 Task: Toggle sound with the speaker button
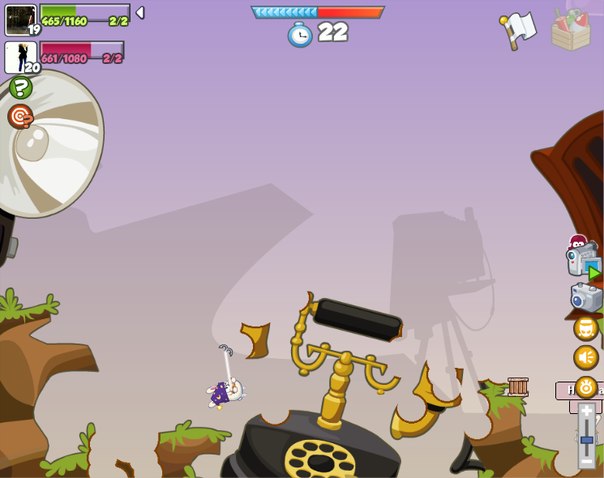click(x=586, y=357)
